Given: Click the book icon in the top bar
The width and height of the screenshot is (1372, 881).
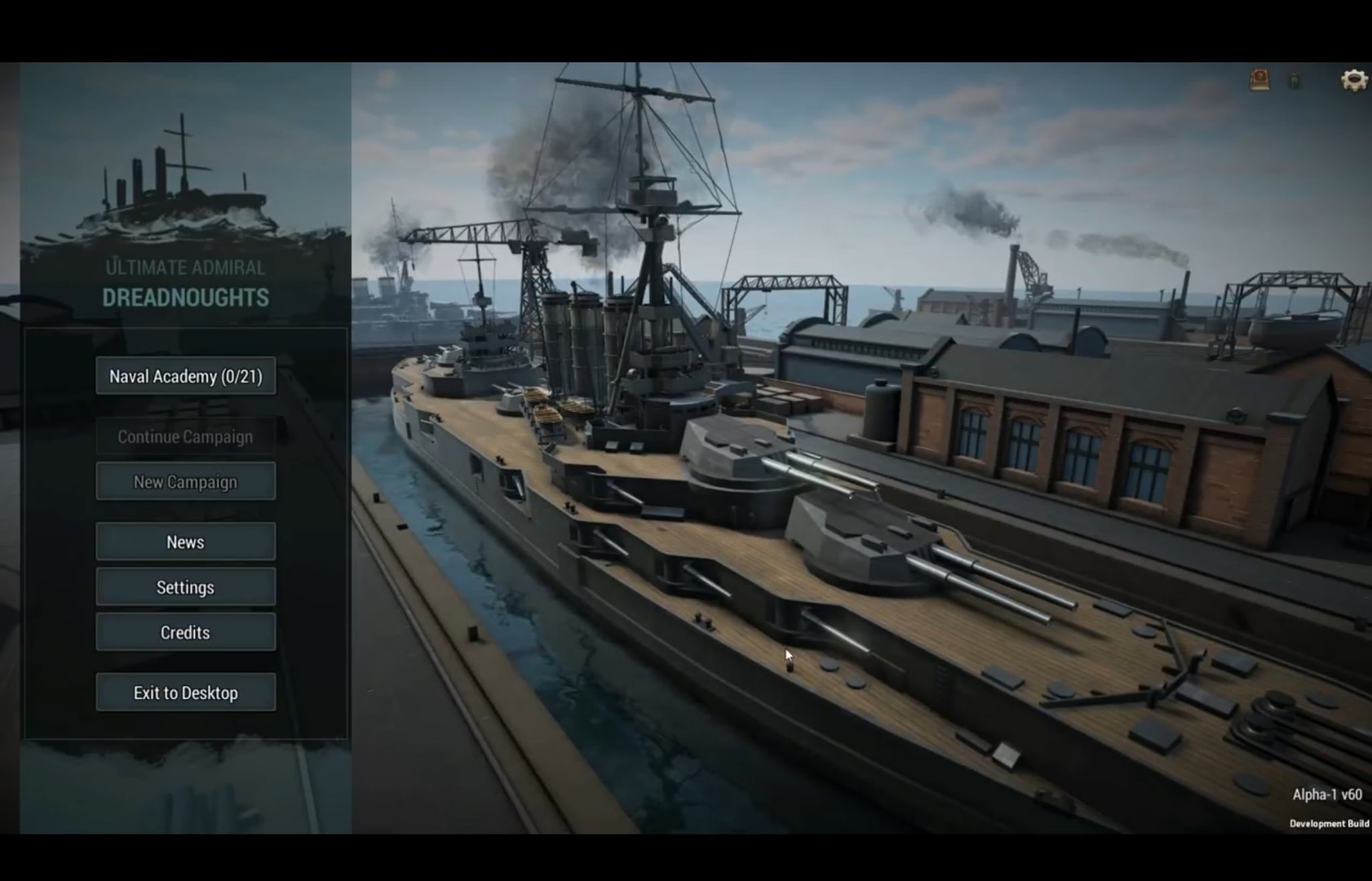Looking at the screenshot, I should 1259,78.
